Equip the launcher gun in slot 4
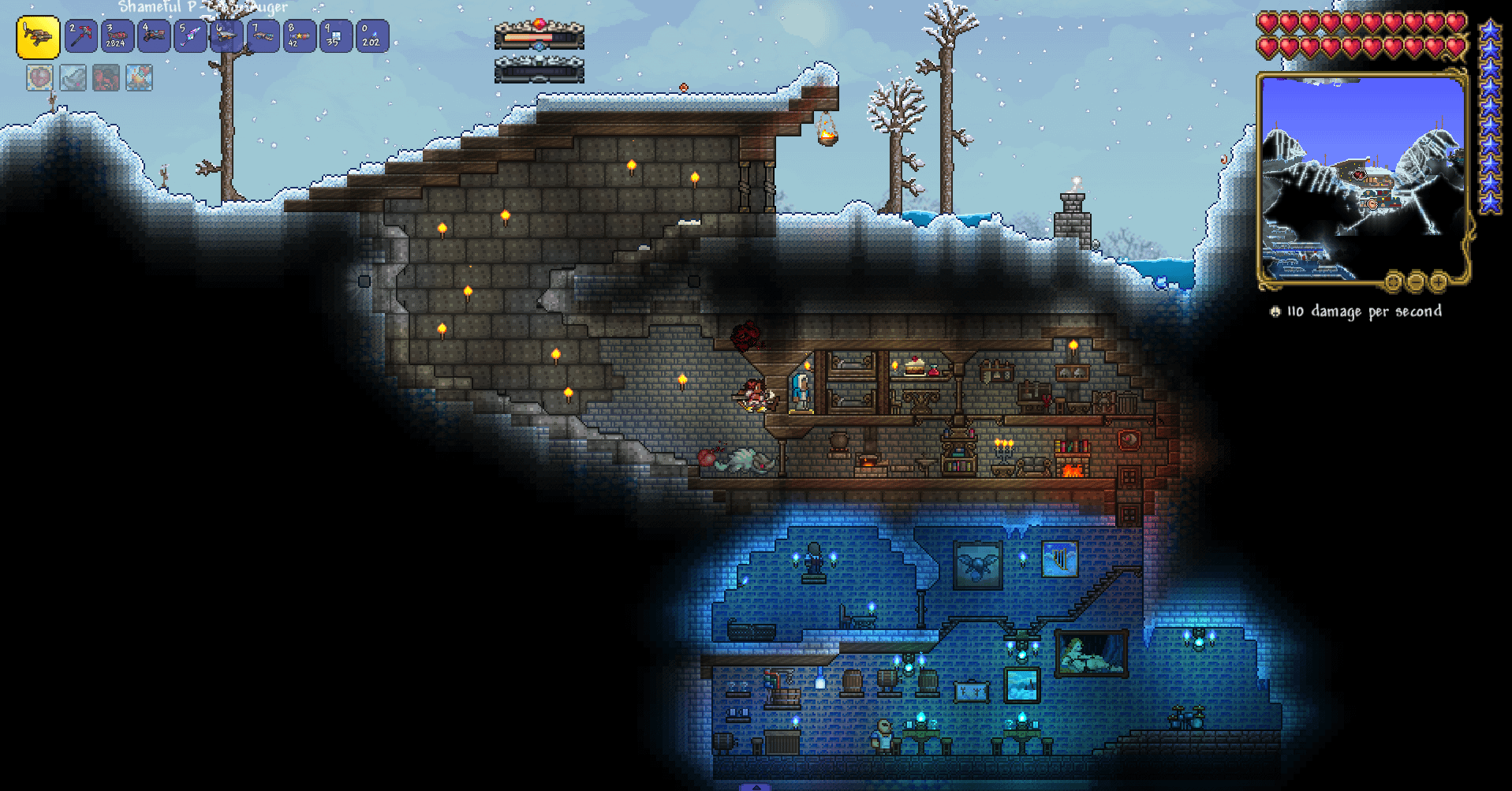Screen dimensions: 1512x791 click(154, 36)
